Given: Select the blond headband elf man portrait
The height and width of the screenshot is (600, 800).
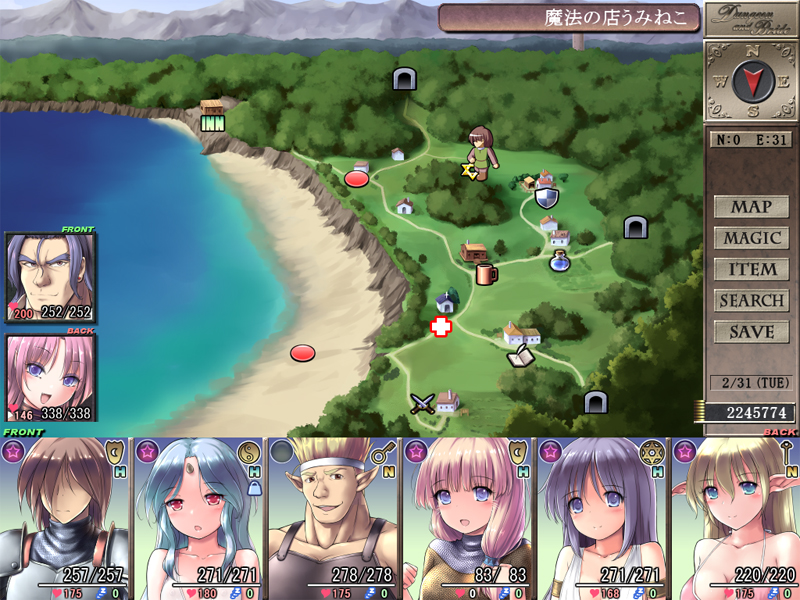Looking at the screenshot, I should pos(333,517).
